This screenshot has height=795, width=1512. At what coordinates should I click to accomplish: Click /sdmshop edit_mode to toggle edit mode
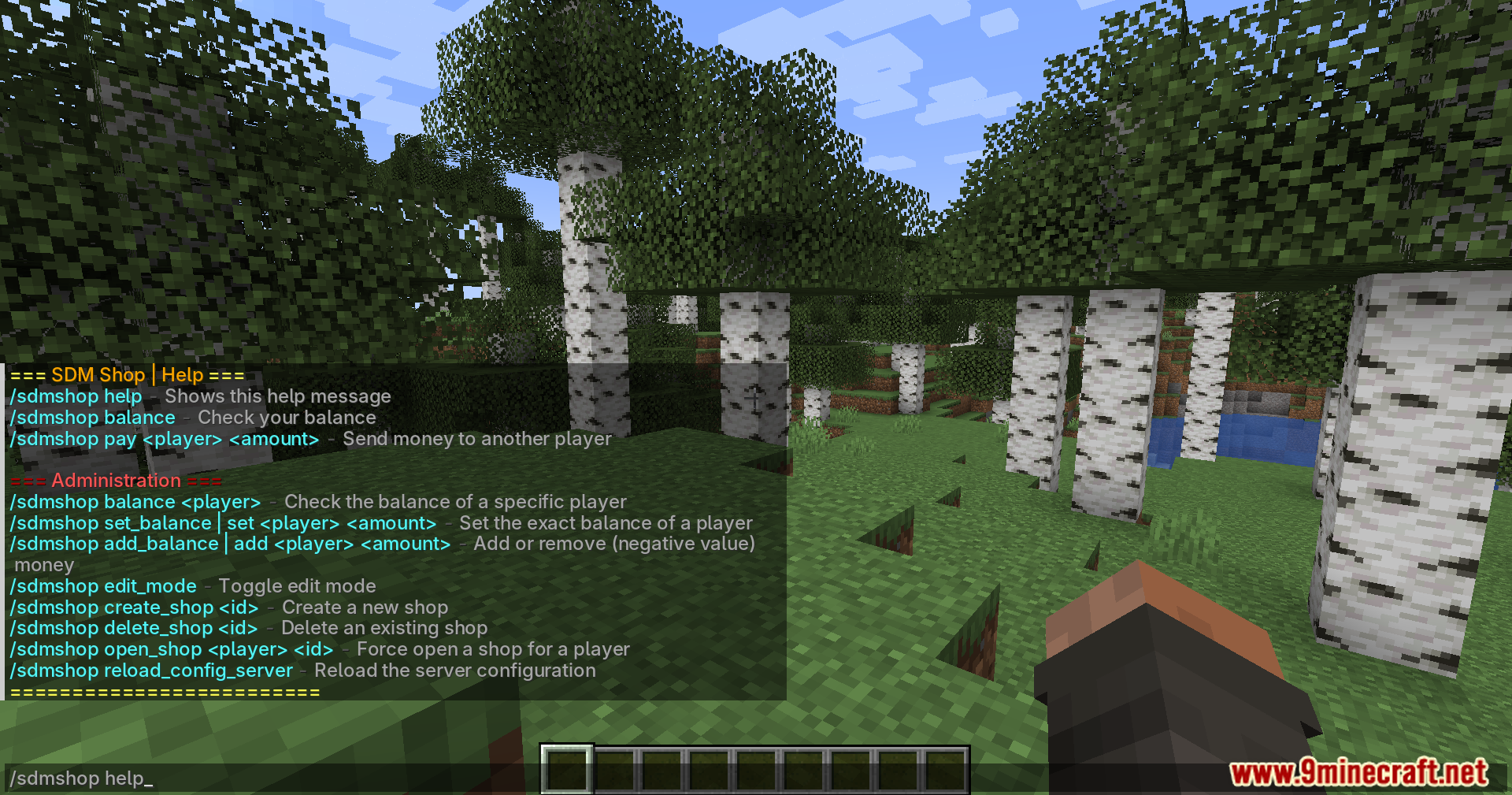[102, 586]
